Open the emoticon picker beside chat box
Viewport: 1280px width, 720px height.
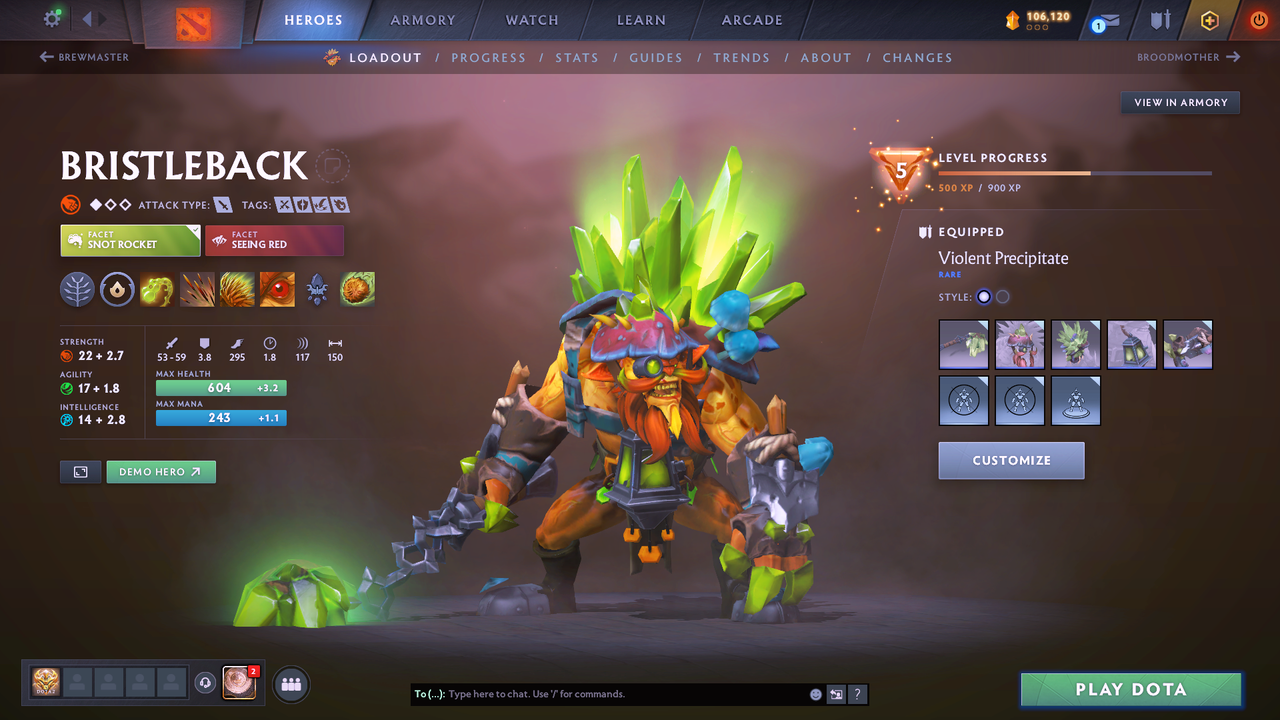click(x=815, y=693)
